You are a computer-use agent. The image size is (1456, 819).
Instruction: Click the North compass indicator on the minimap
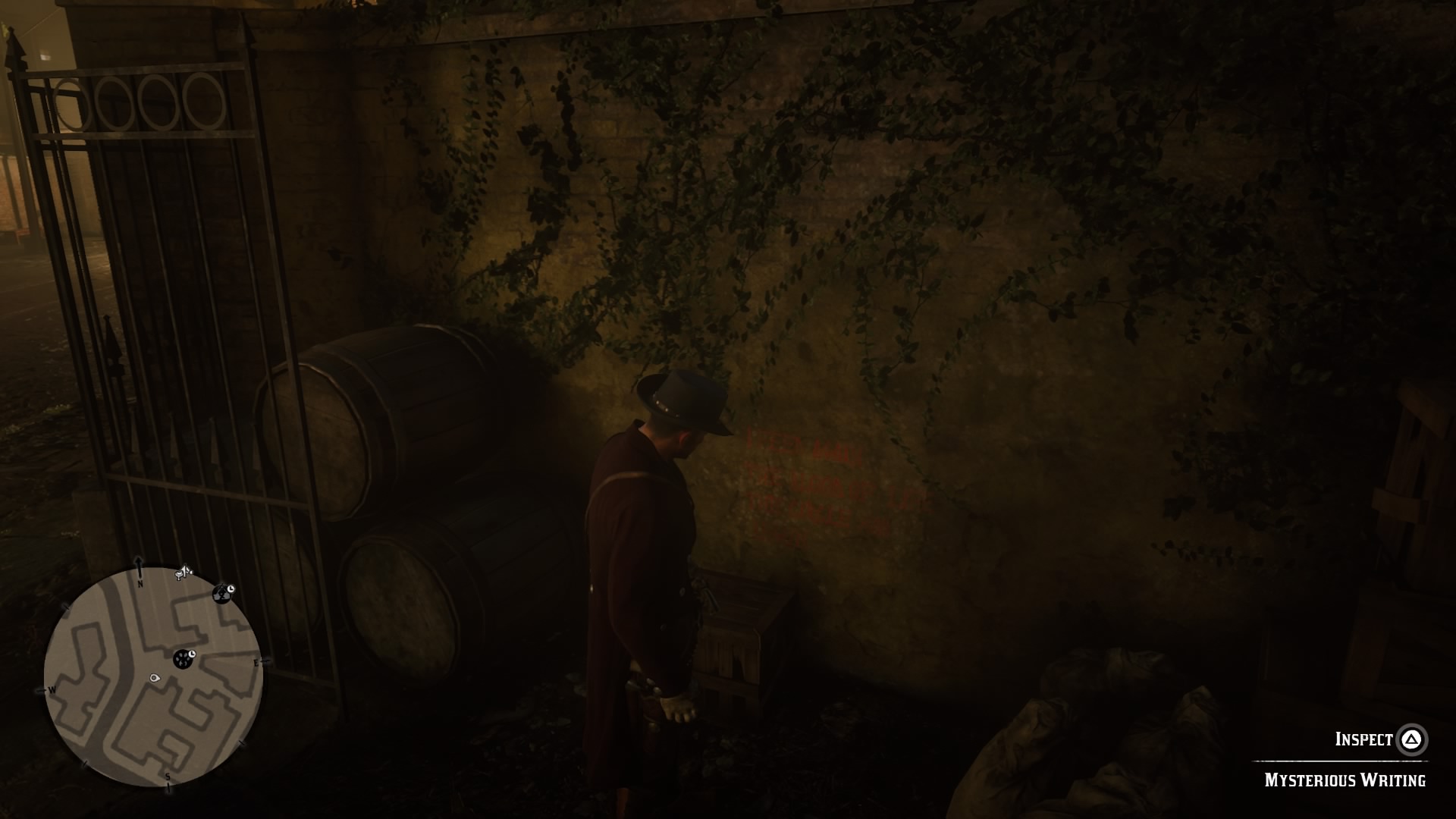140,582
